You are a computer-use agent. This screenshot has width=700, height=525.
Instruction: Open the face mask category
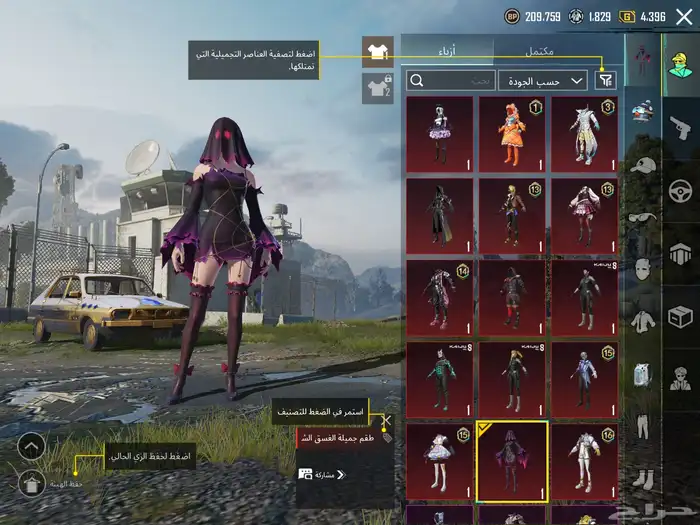point(643,269)
